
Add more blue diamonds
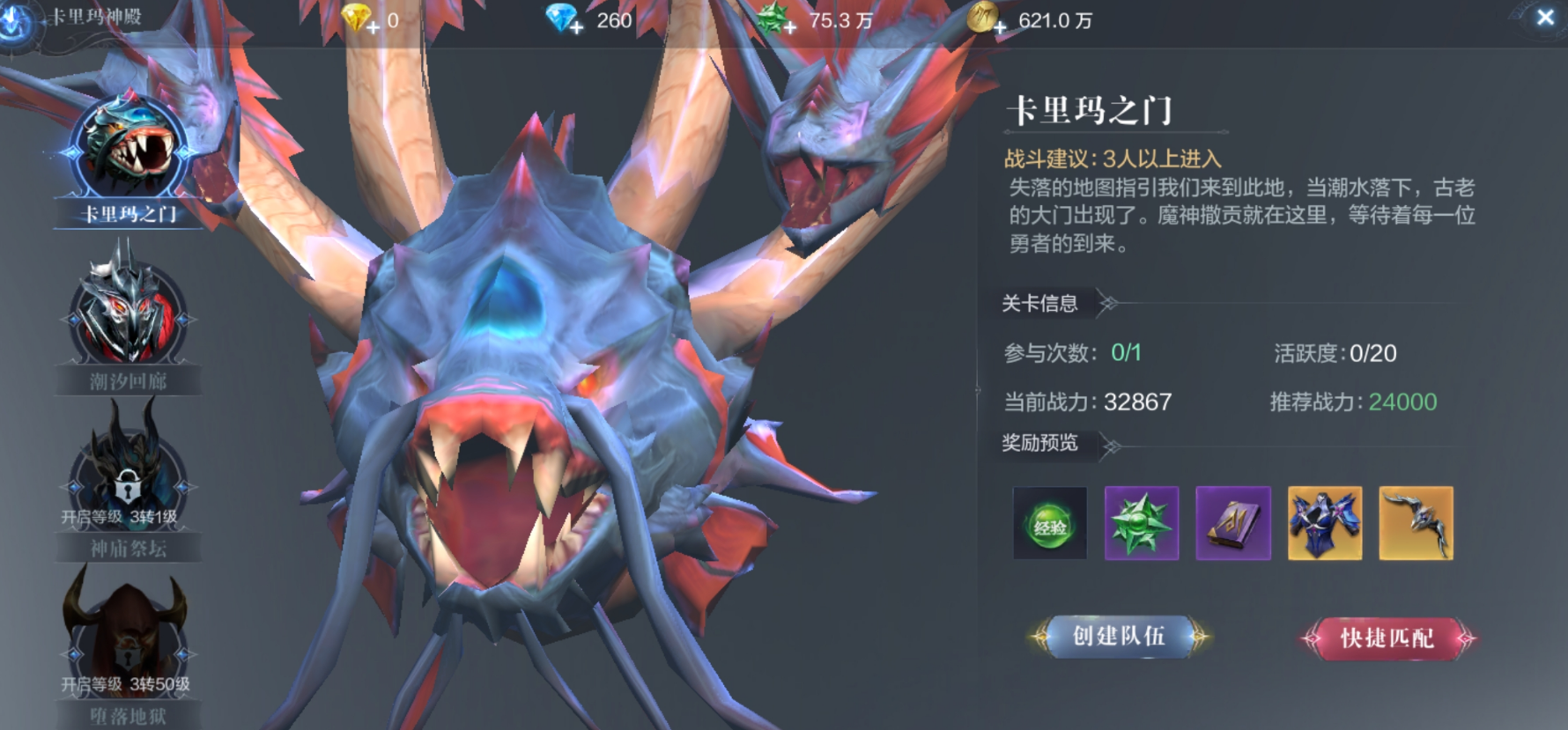[577, 27]
